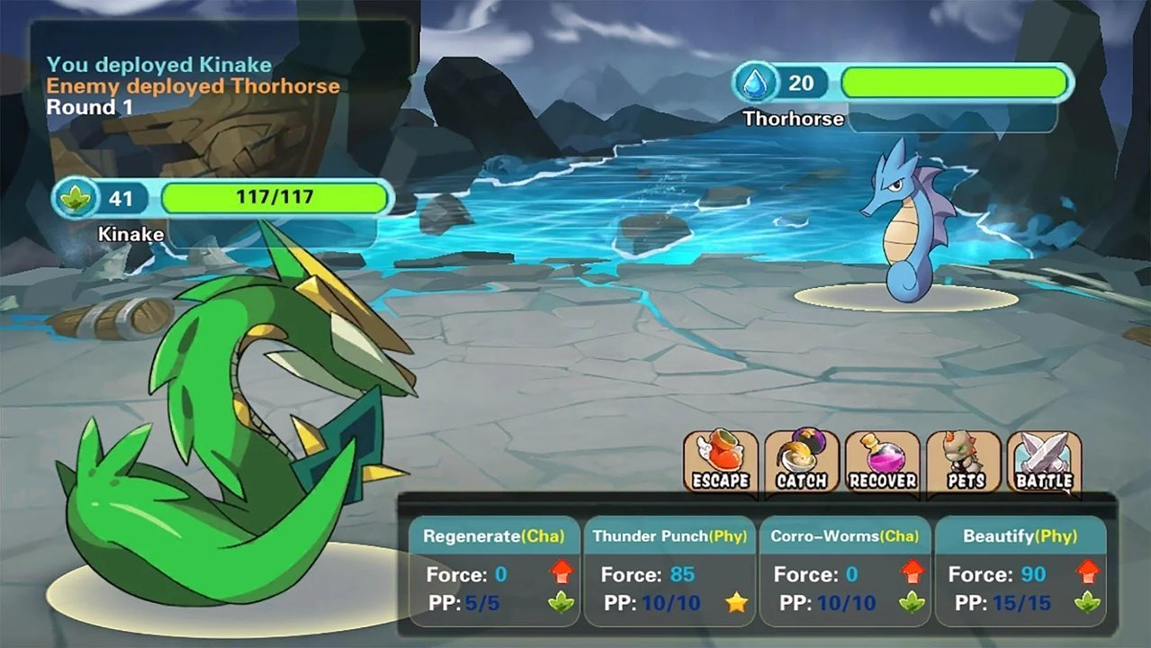This screenshot has width=1151, height=648.
Task: Select the Catch ball button
Action: coord(801,462)
